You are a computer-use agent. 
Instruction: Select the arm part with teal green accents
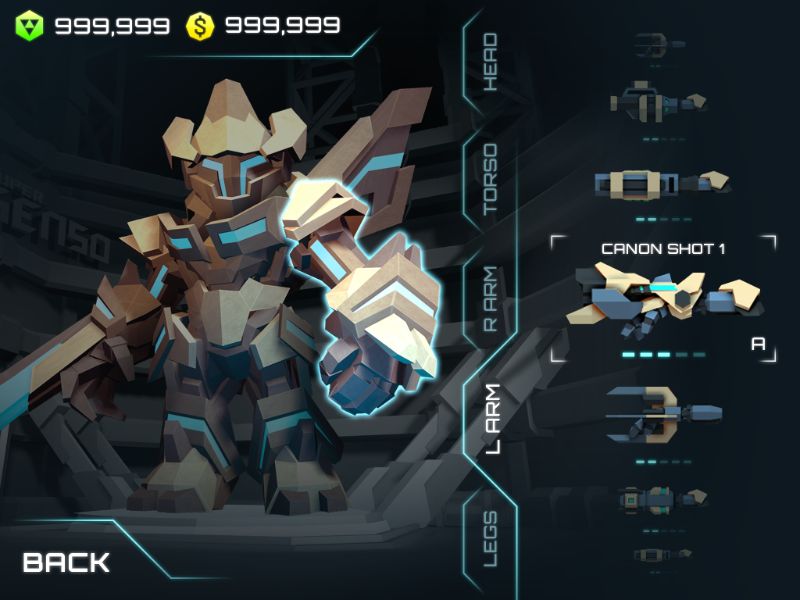coord(662,497)
